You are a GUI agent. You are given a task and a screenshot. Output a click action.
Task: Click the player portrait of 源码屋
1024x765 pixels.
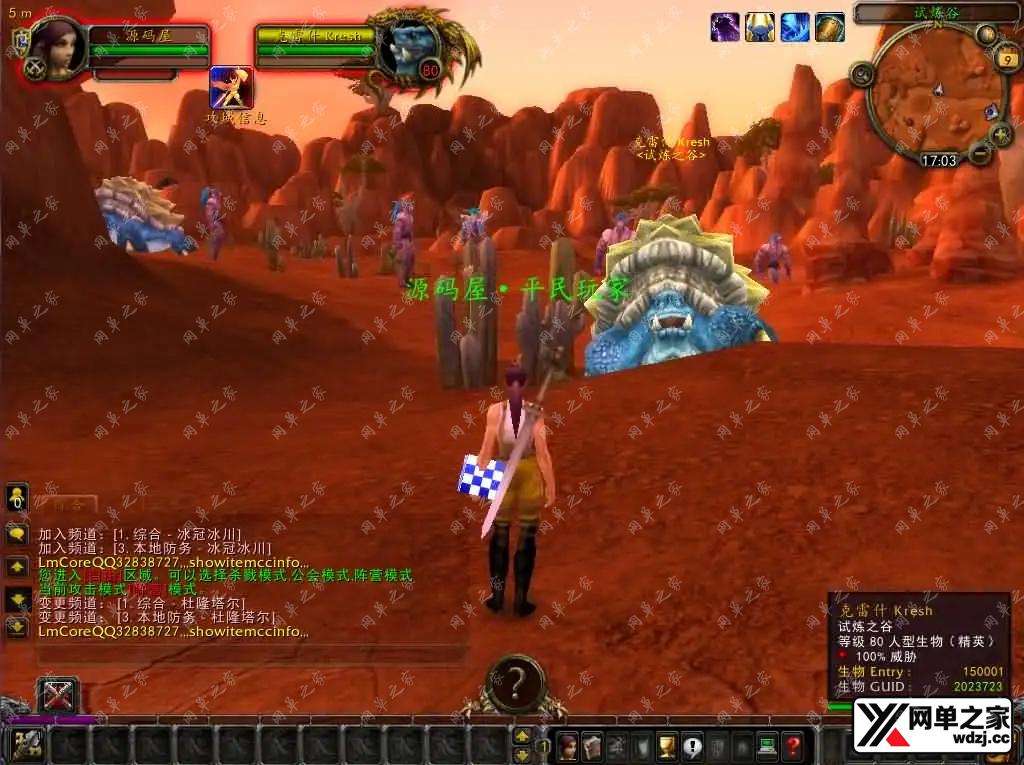tap(56, 48)
